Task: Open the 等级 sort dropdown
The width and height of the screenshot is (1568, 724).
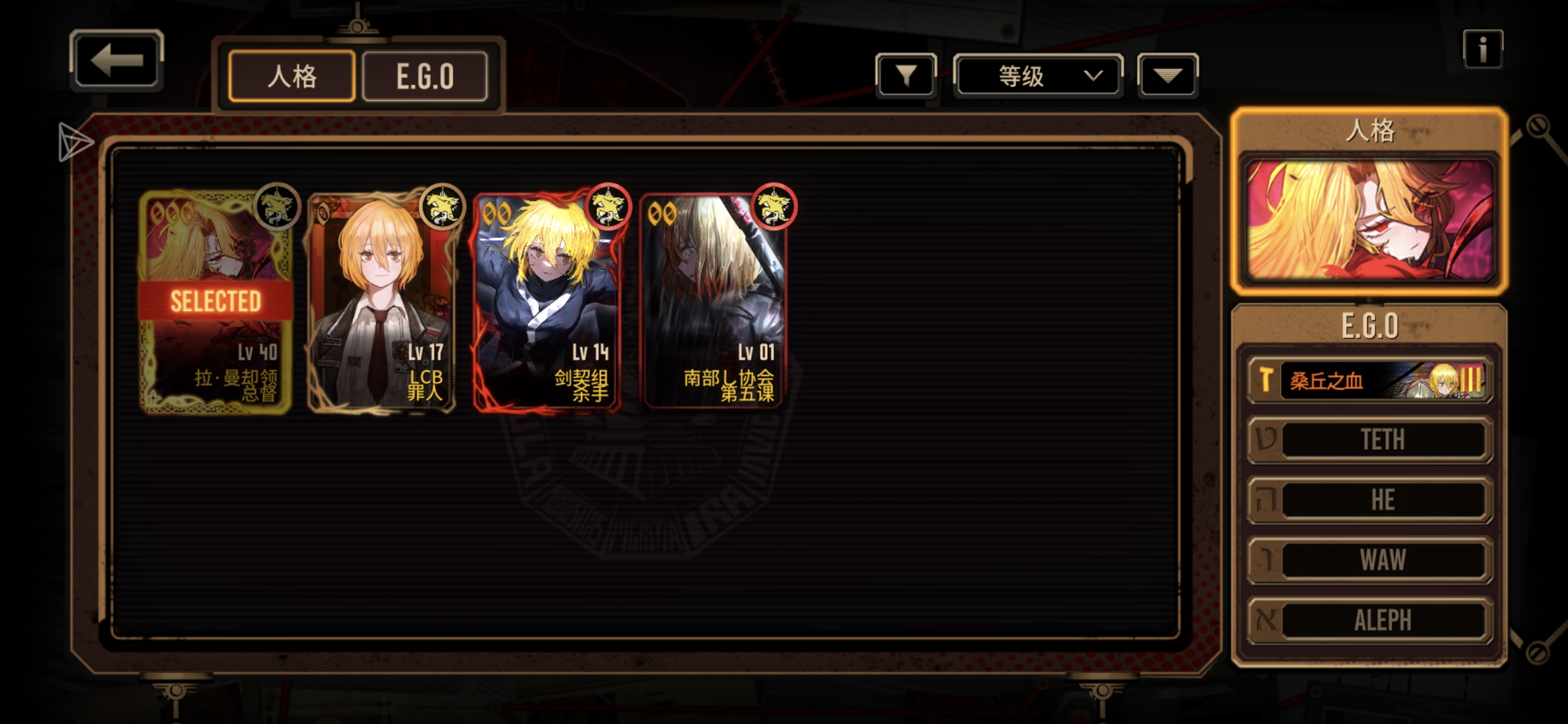Action: (1037, 76)
